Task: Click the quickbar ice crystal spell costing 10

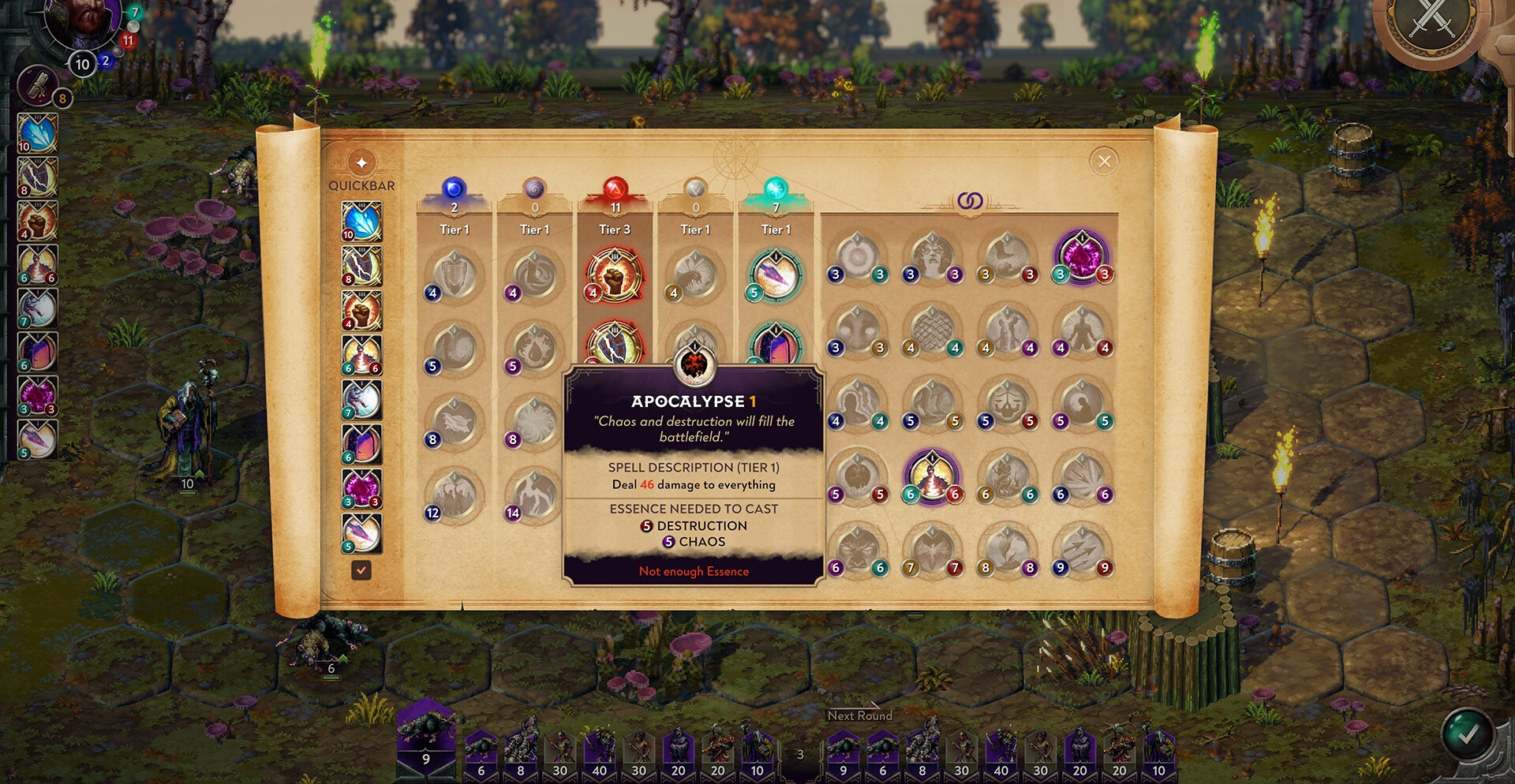Action: [x=361, y=222]
